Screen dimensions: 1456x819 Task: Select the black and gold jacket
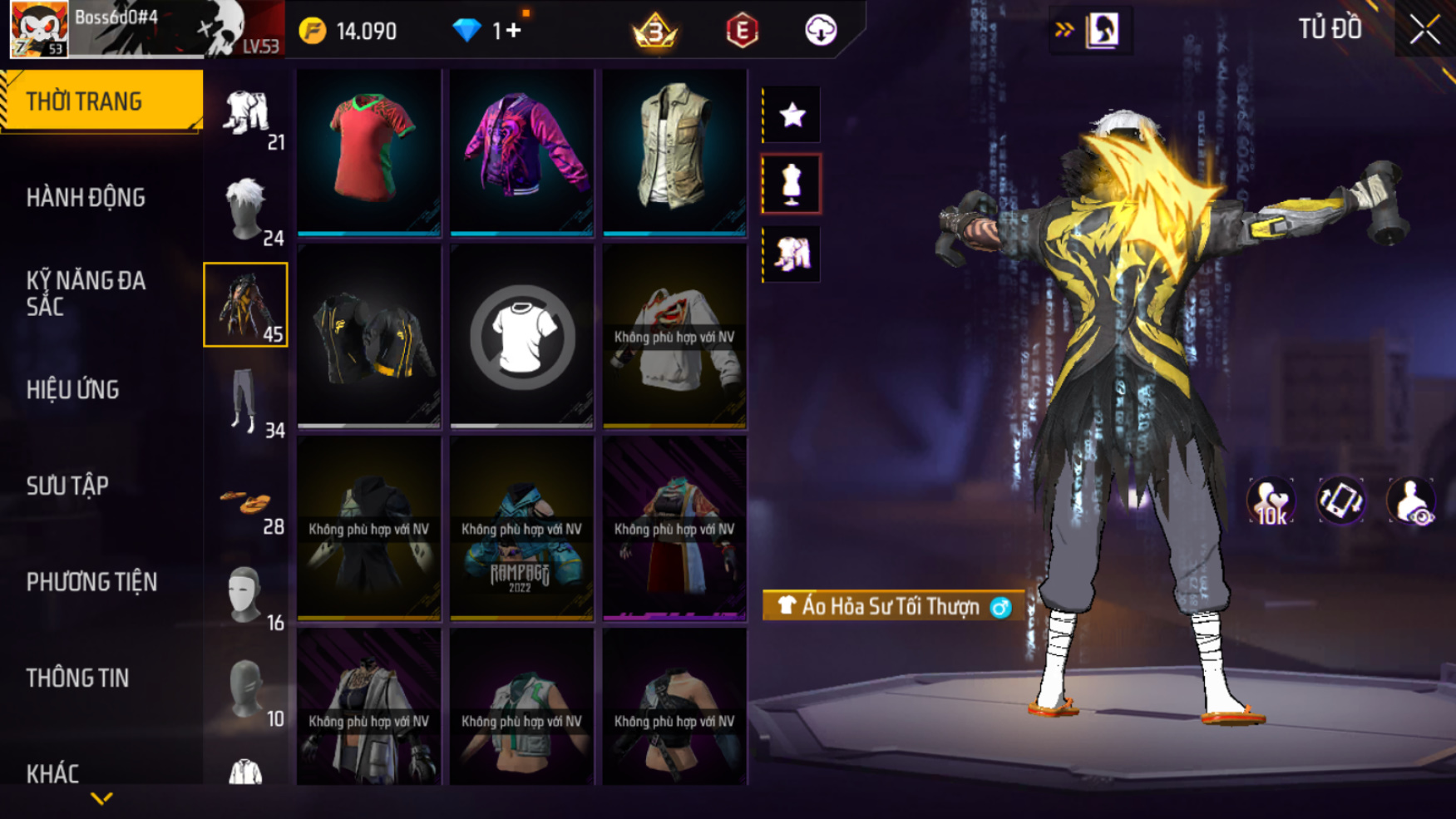[369, 337]
